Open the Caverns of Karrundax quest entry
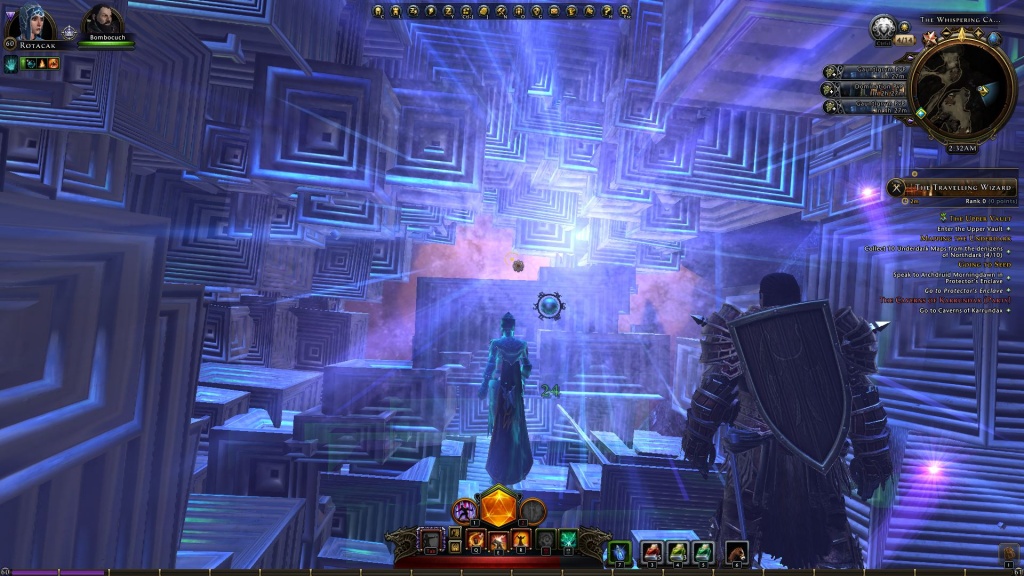 [x=945, y=300]
